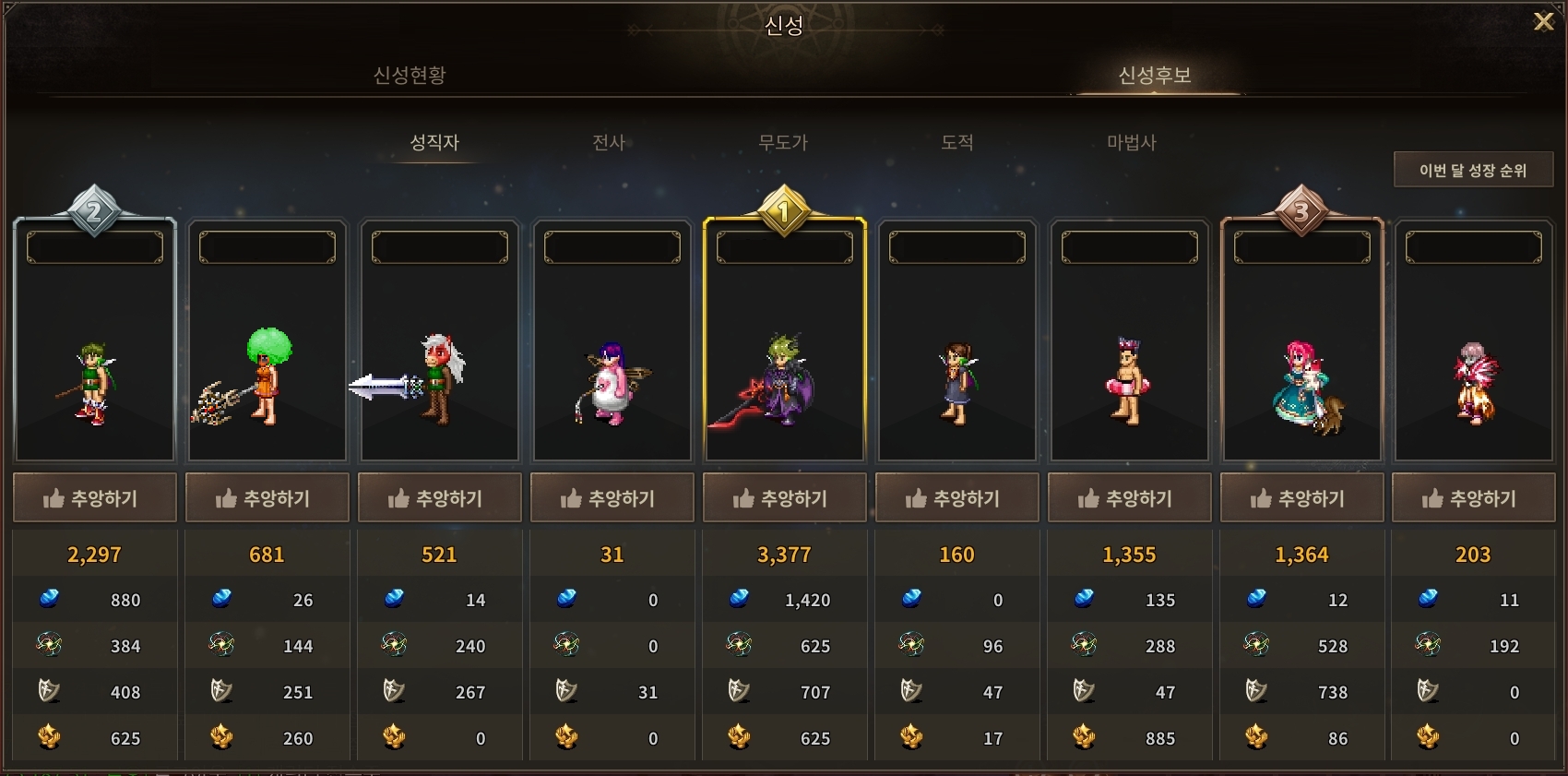Open 이번 달 성장 순위 ranking
Viewport: 1568px width, 776px height.
(1473, 170)
